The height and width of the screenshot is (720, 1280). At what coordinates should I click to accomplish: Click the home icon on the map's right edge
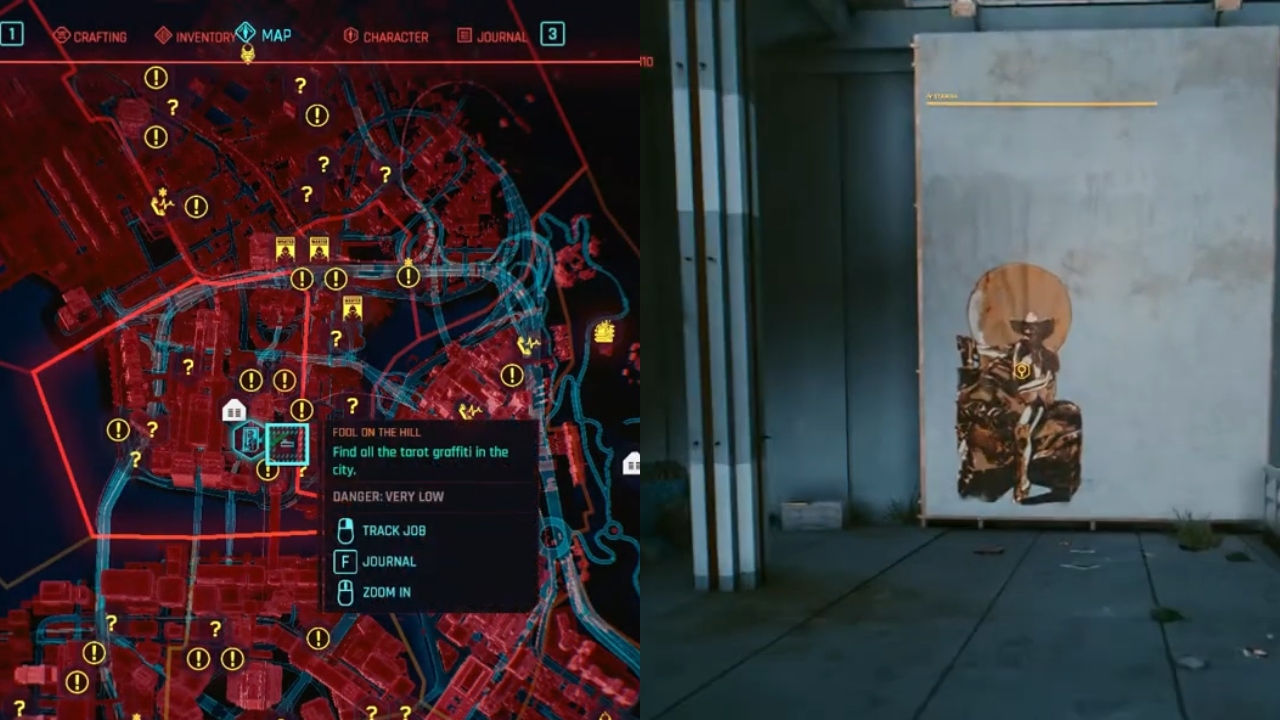pyautogui.click(x=636, y=462)
